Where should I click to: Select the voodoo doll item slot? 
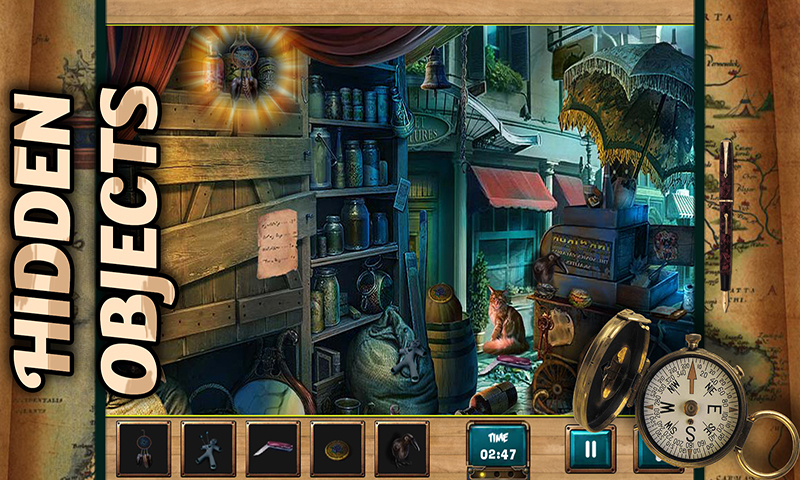(x=208, y=448)
